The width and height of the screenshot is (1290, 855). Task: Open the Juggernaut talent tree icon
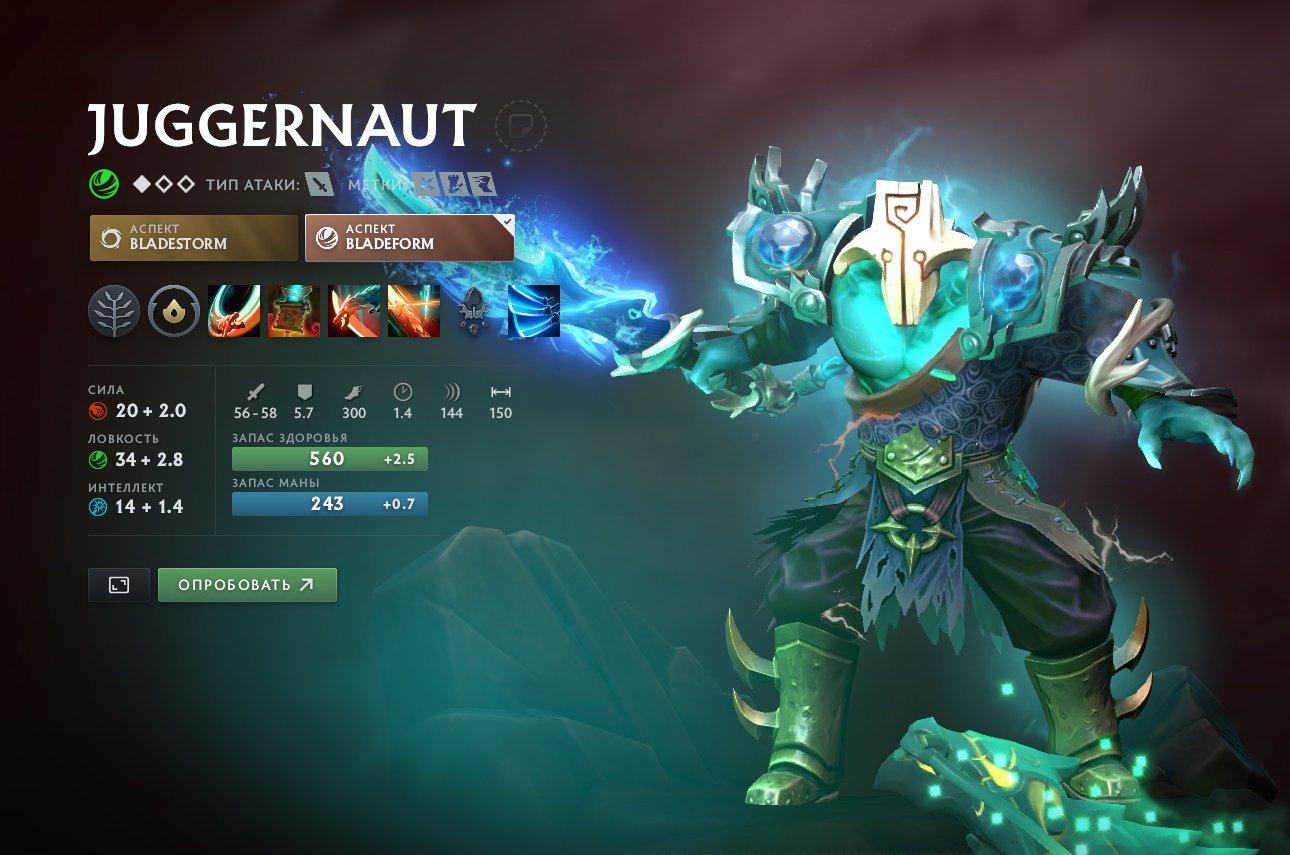coord(113,311)
